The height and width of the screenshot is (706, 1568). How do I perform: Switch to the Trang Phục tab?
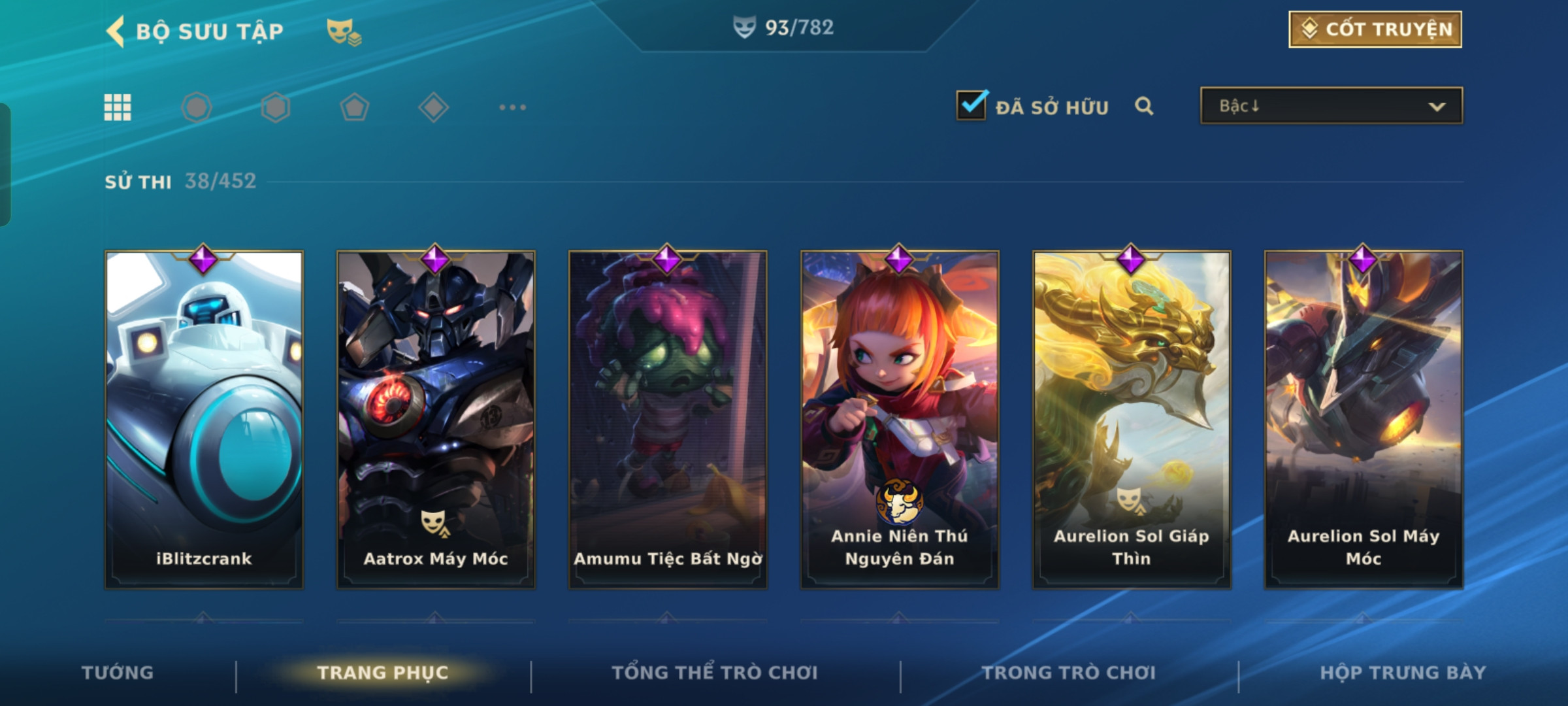click(x=383, y=673)
